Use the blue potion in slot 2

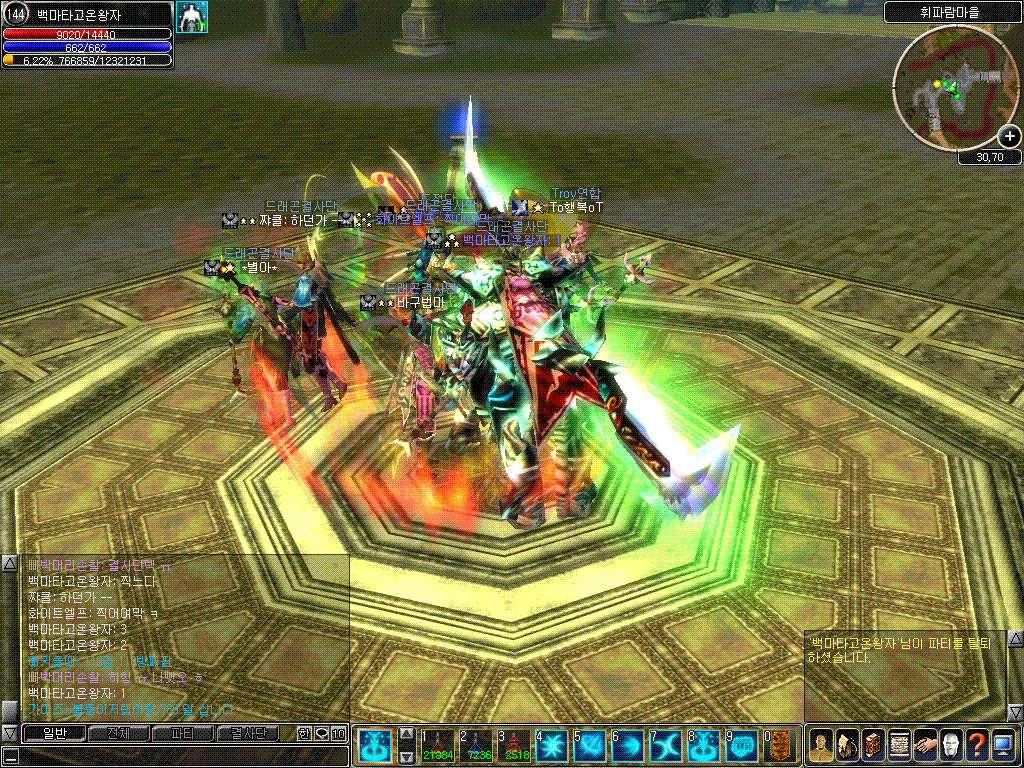[476, 744]
